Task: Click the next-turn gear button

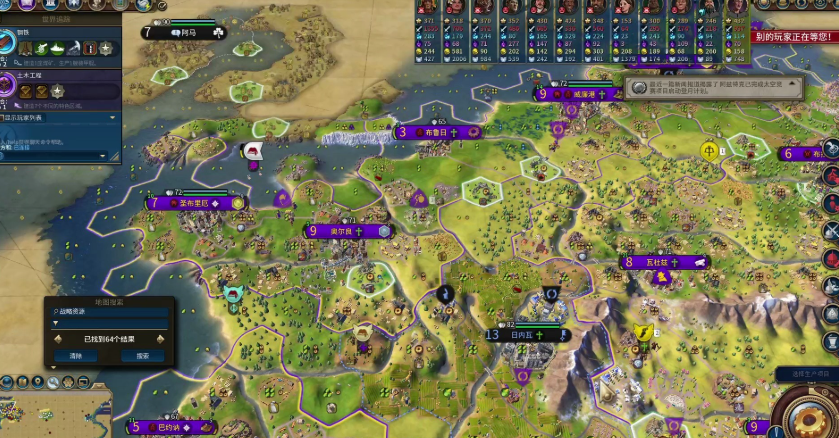Action: tap(814, 412)
